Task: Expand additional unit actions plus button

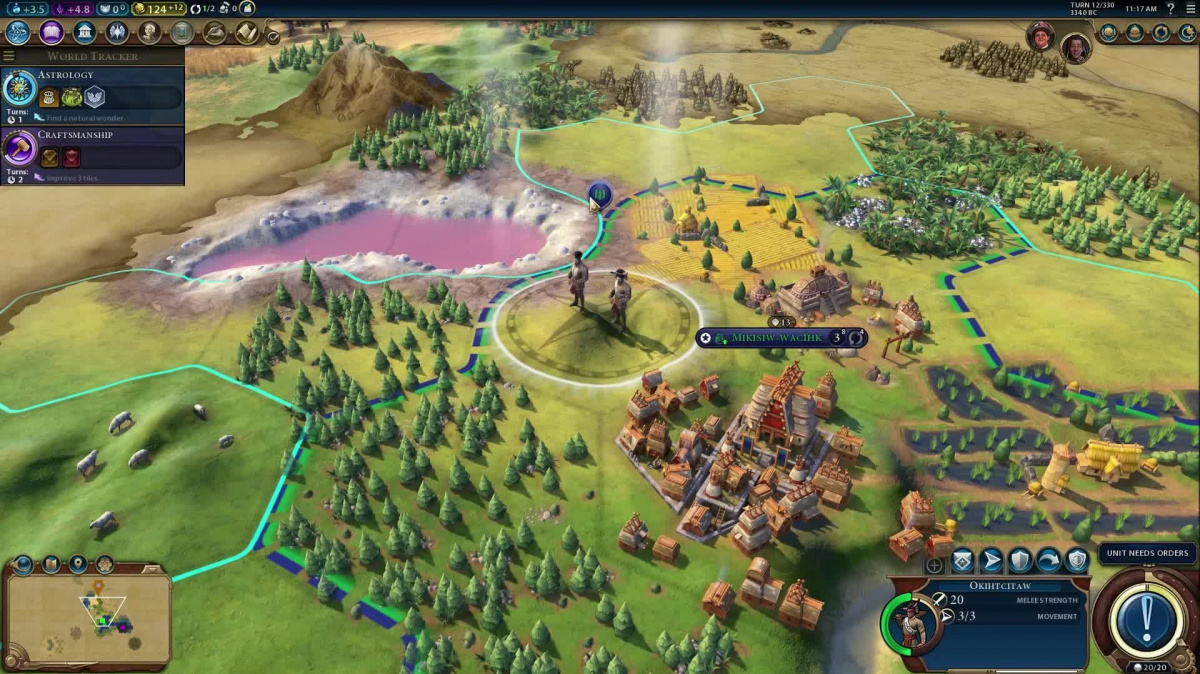Action: tap(934, 565)
